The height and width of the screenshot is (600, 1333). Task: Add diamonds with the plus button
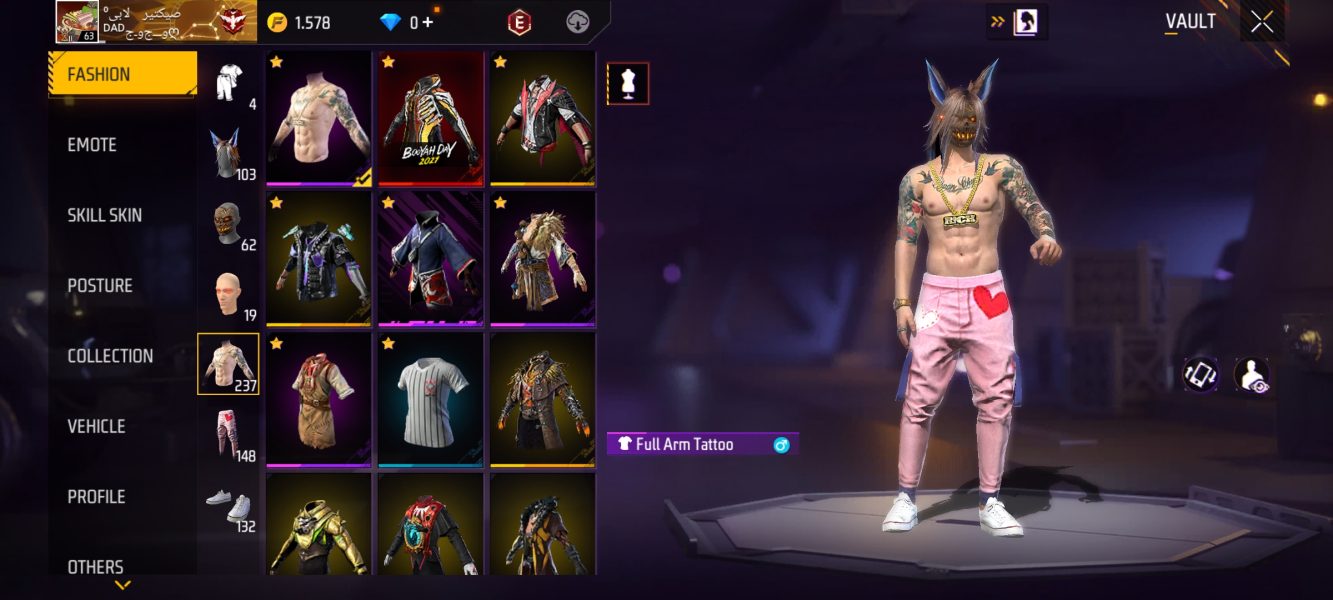click(x=427, y=22)
